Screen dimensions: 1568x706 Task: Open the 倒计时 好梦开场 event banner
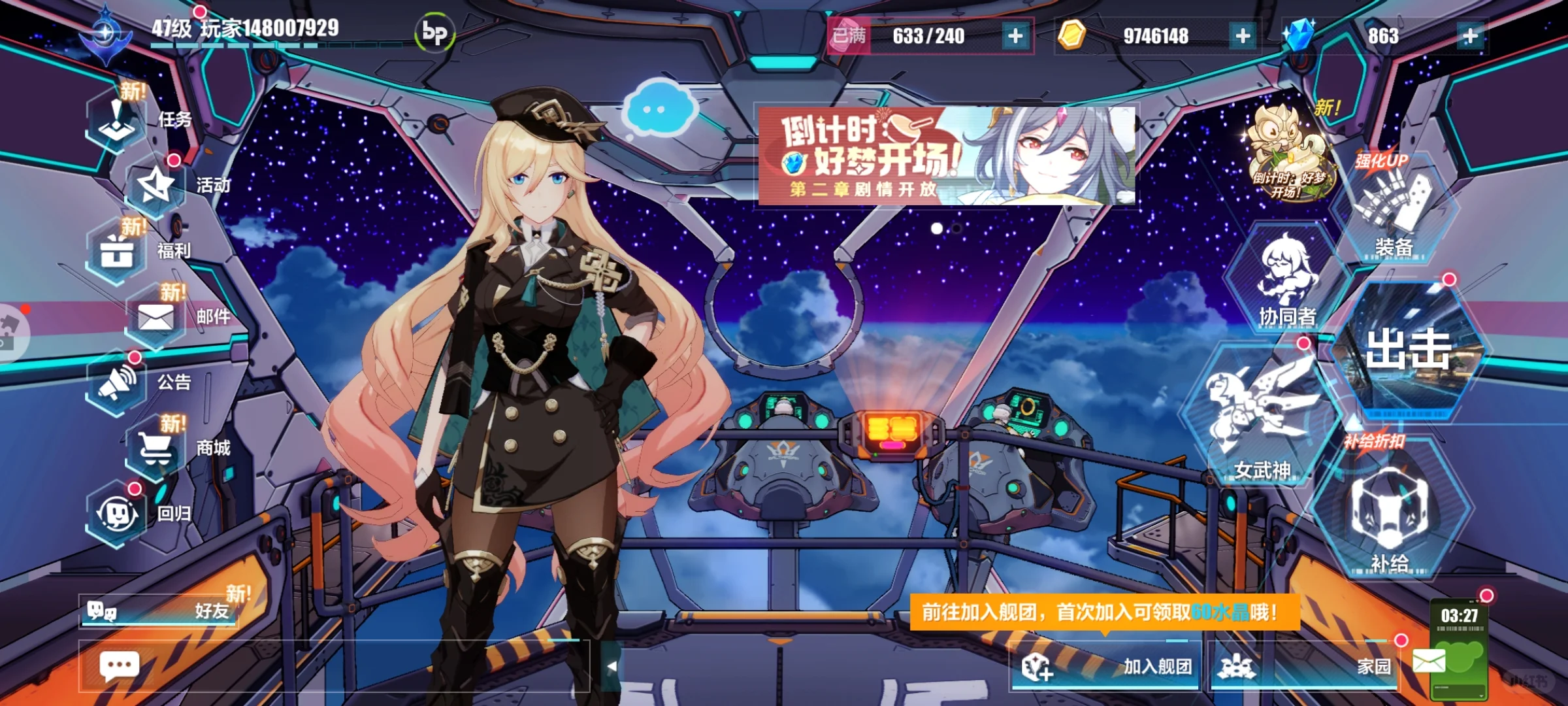pyautogui.click(x=946, y=156)
